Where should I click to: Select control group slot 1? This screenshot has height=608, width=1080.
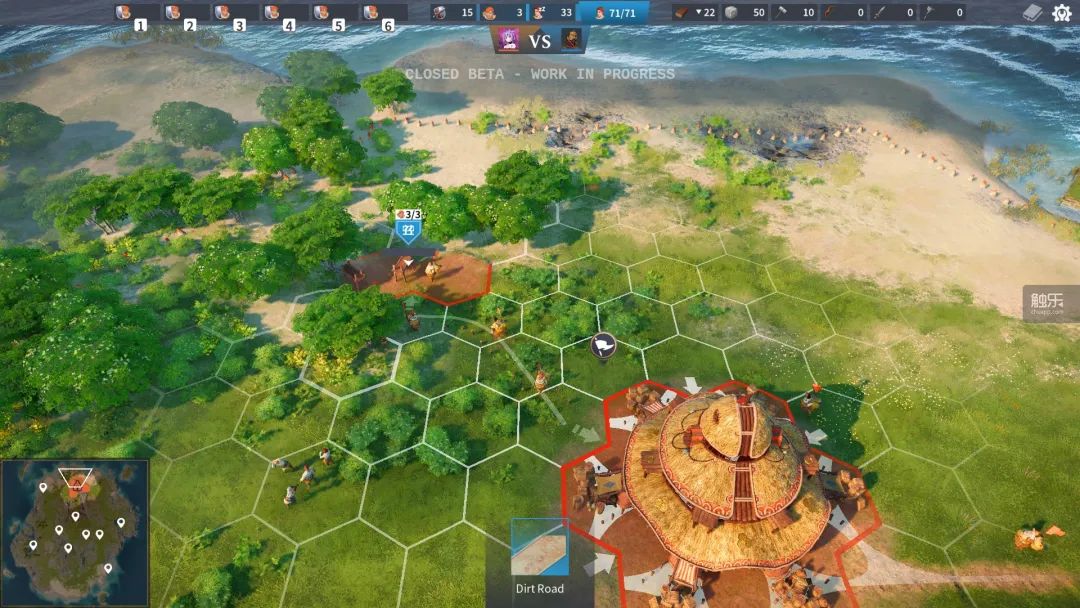[x=133, y=14]
